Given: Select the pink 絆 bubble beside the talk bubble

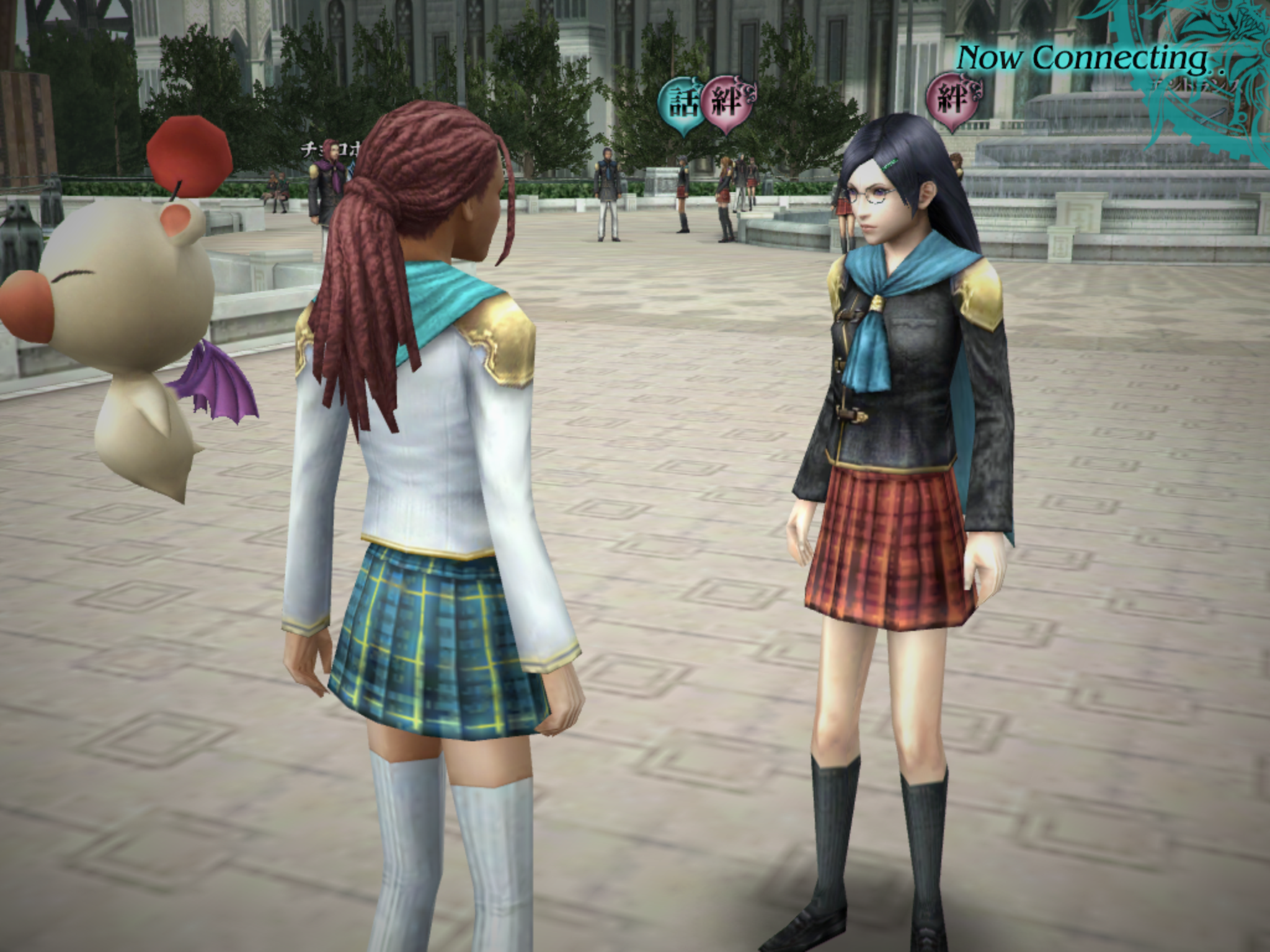Looking at the screenshot, I should click(x=726, y=102).
